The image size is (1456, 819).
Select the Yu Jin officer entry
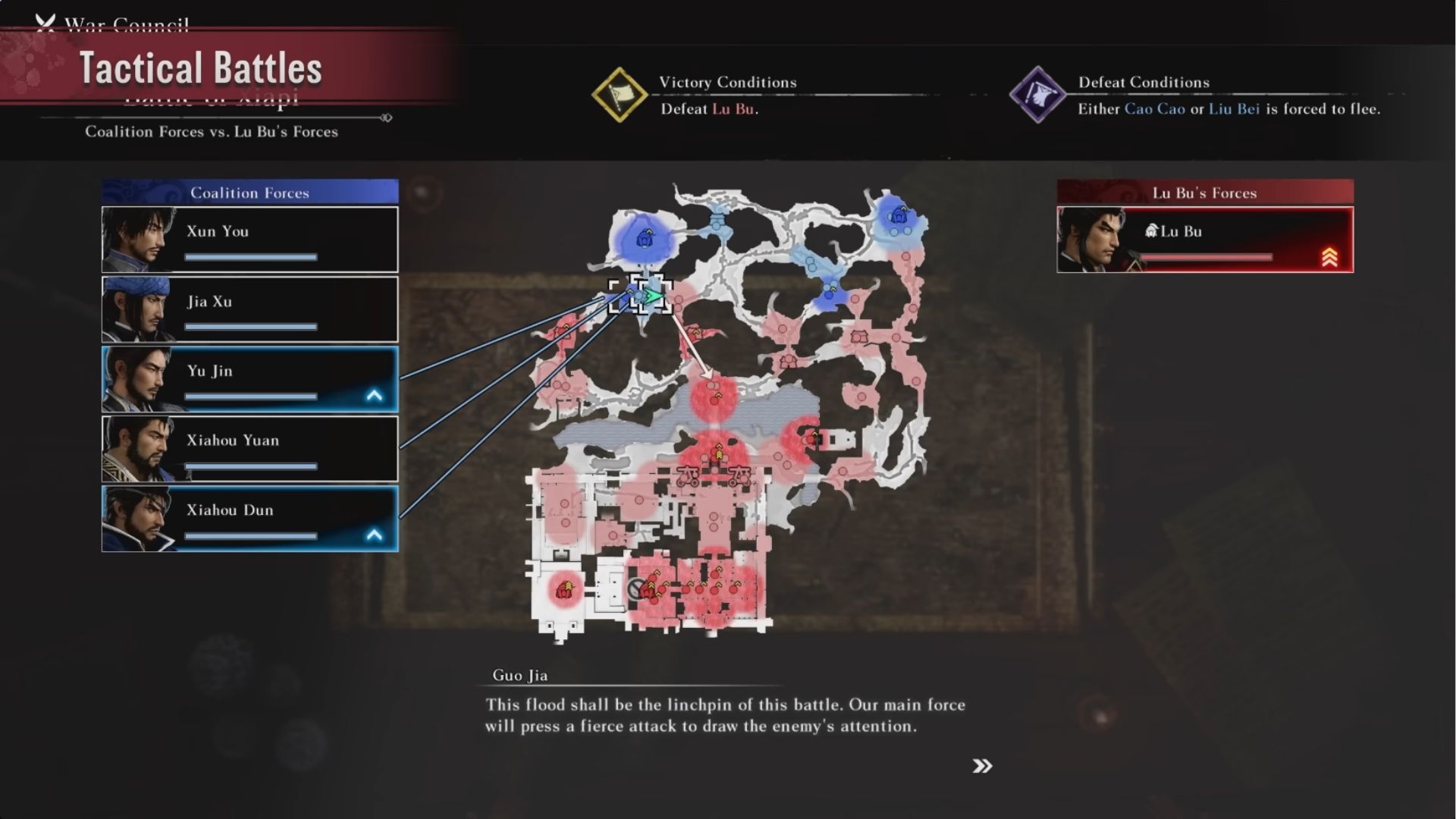click(249, 379)
